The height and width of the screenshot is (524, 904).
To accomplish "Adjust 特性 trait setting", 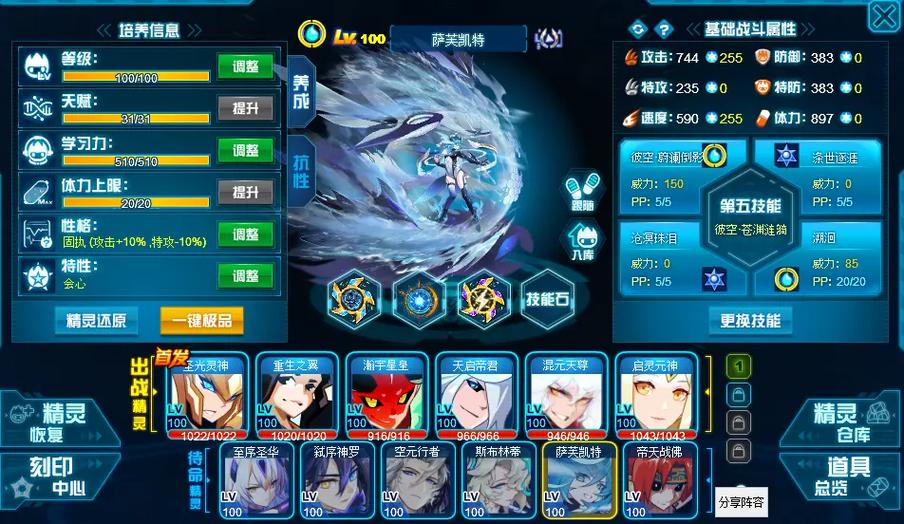I will 245,275.
